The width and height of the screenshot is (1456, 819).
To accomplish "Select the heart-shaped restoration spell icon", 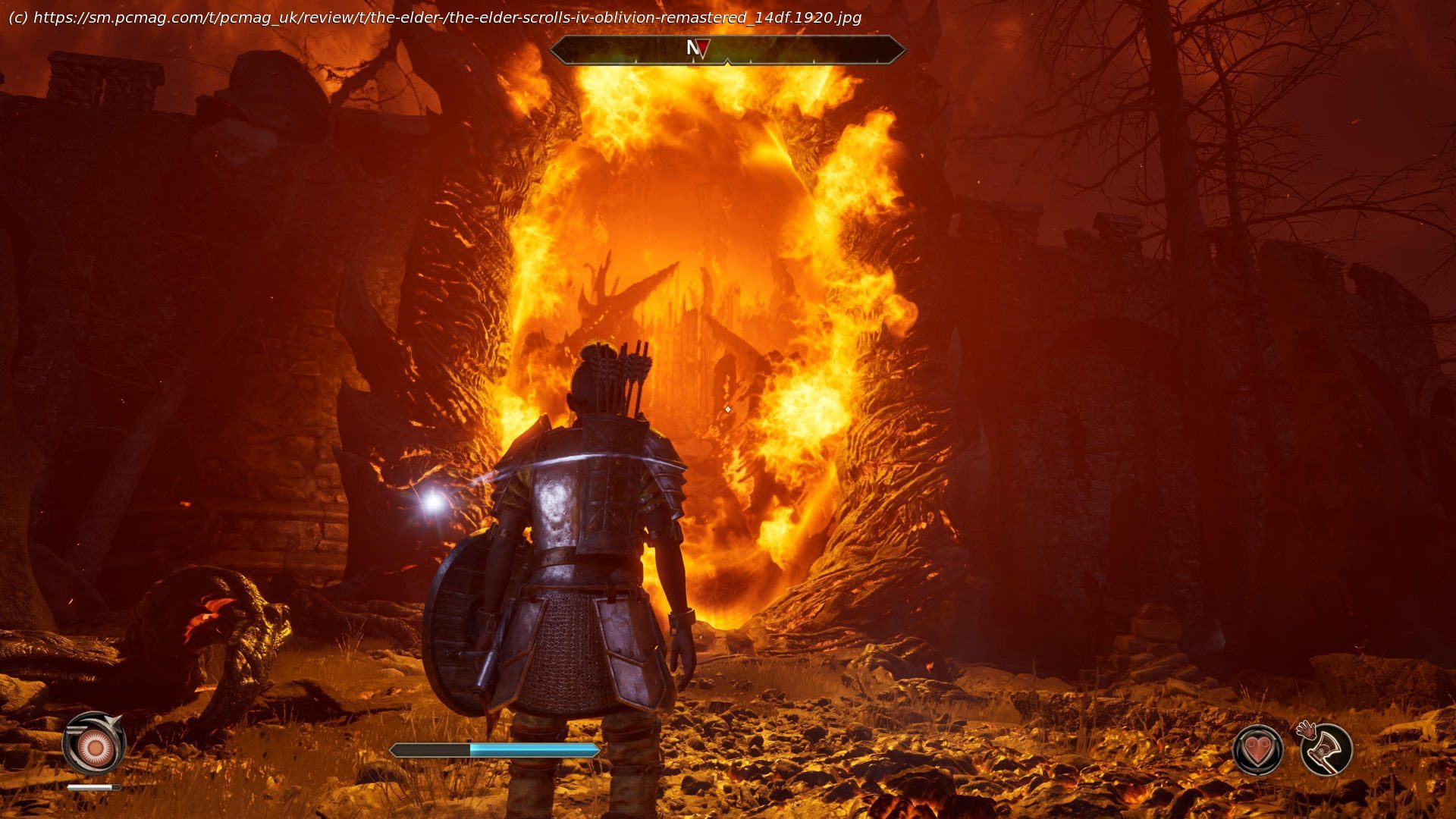I will [1257, 750].
